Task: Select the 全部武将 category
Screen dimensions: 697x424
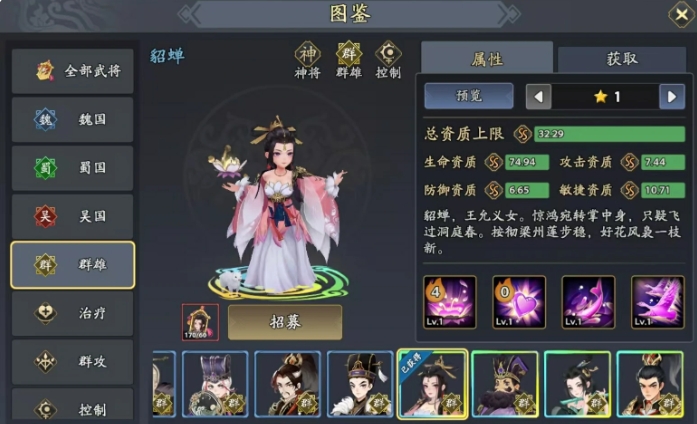Action: click(72, 71)
